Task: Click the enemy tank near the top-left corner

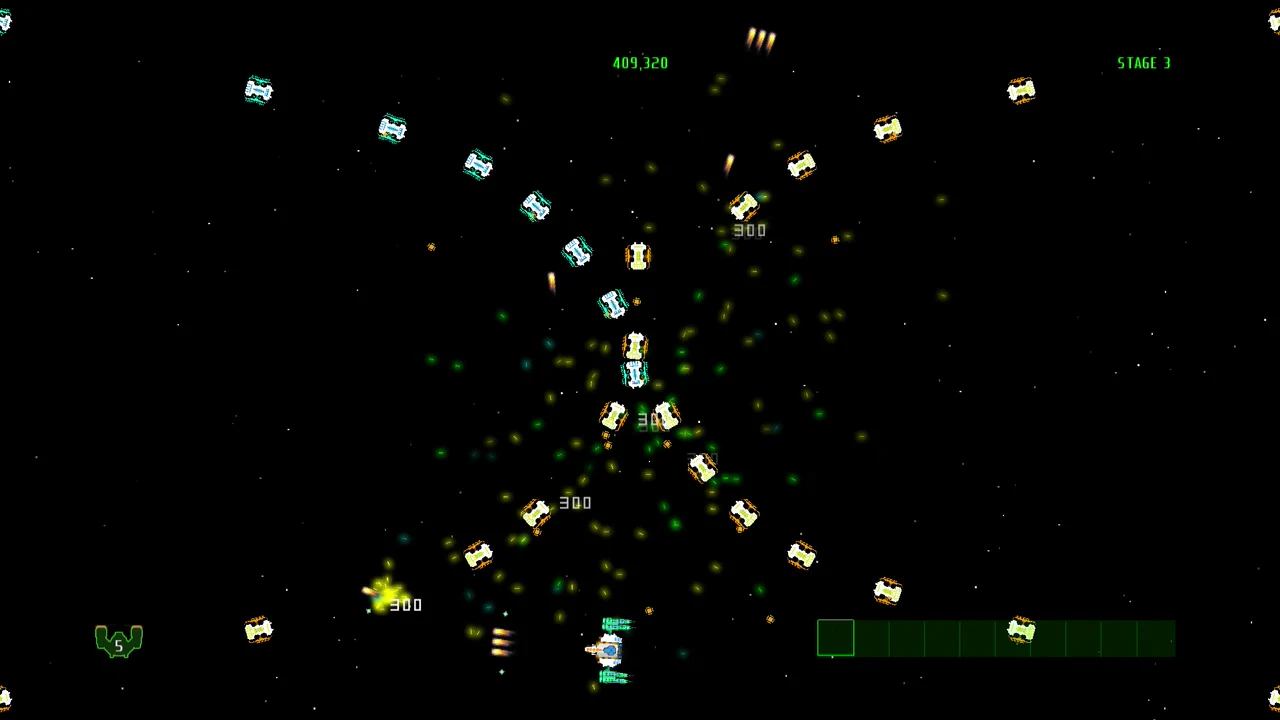Action: point(259,89)
